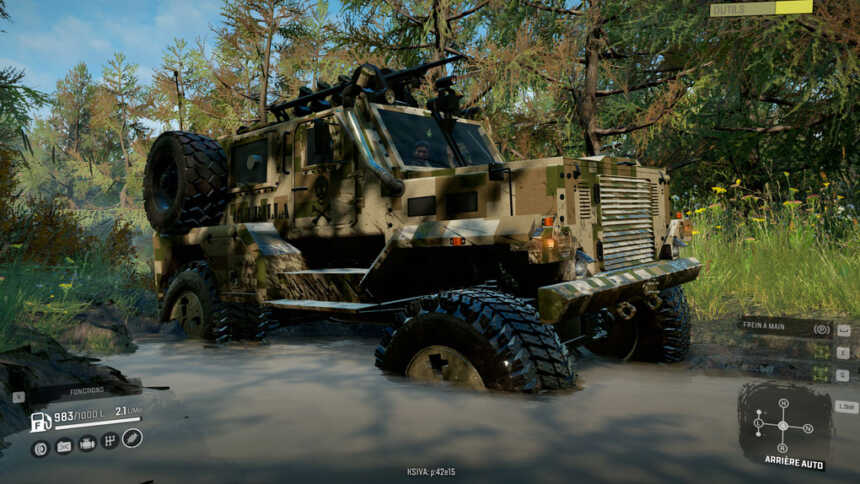Click the Outils bar at the top
This screenshot has width=860, height=484.
[x=760, y=8]
